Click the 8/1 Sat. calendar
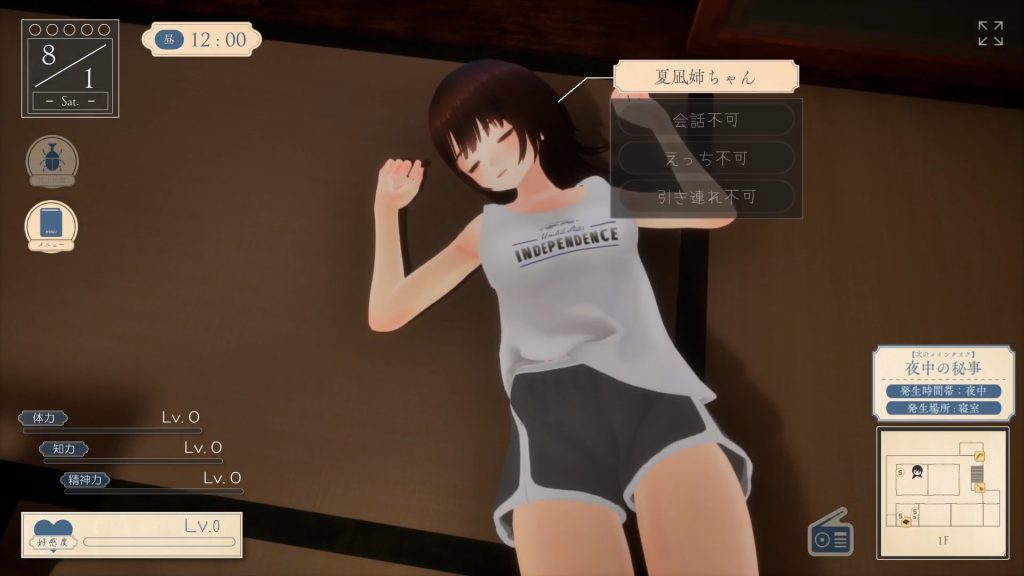The image size is (1024, 576). point(70,68)
